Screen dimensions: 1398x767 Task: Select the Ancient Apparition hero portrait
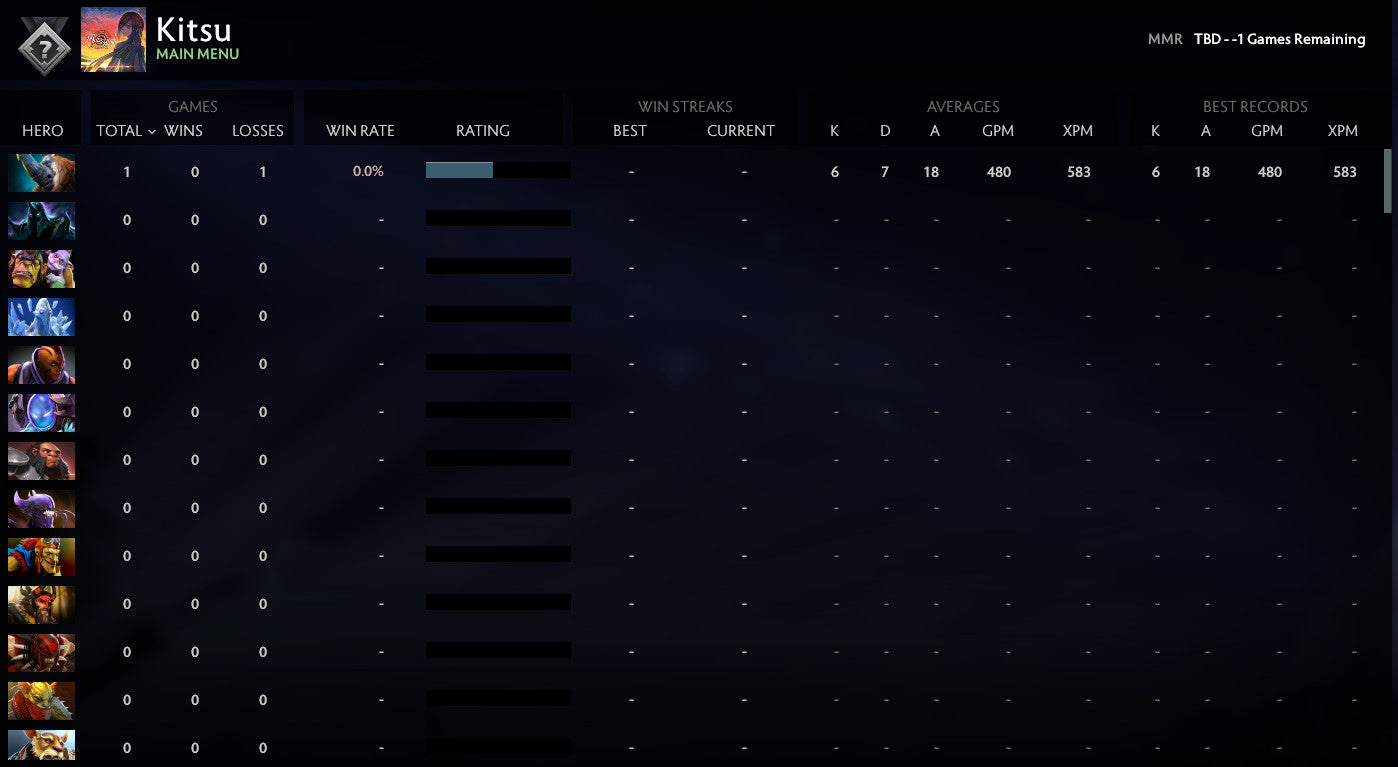41,316
